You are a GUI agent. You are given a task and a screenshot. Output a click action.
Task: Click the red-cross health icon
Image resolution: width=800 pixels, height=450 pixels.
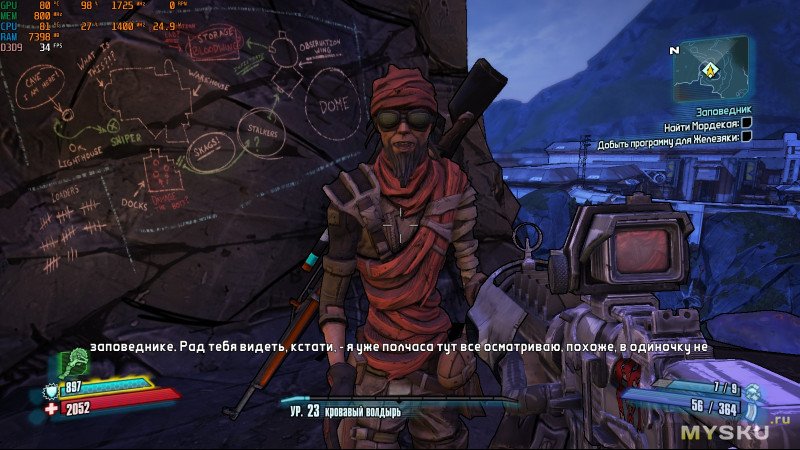click(x=53, y=408)
